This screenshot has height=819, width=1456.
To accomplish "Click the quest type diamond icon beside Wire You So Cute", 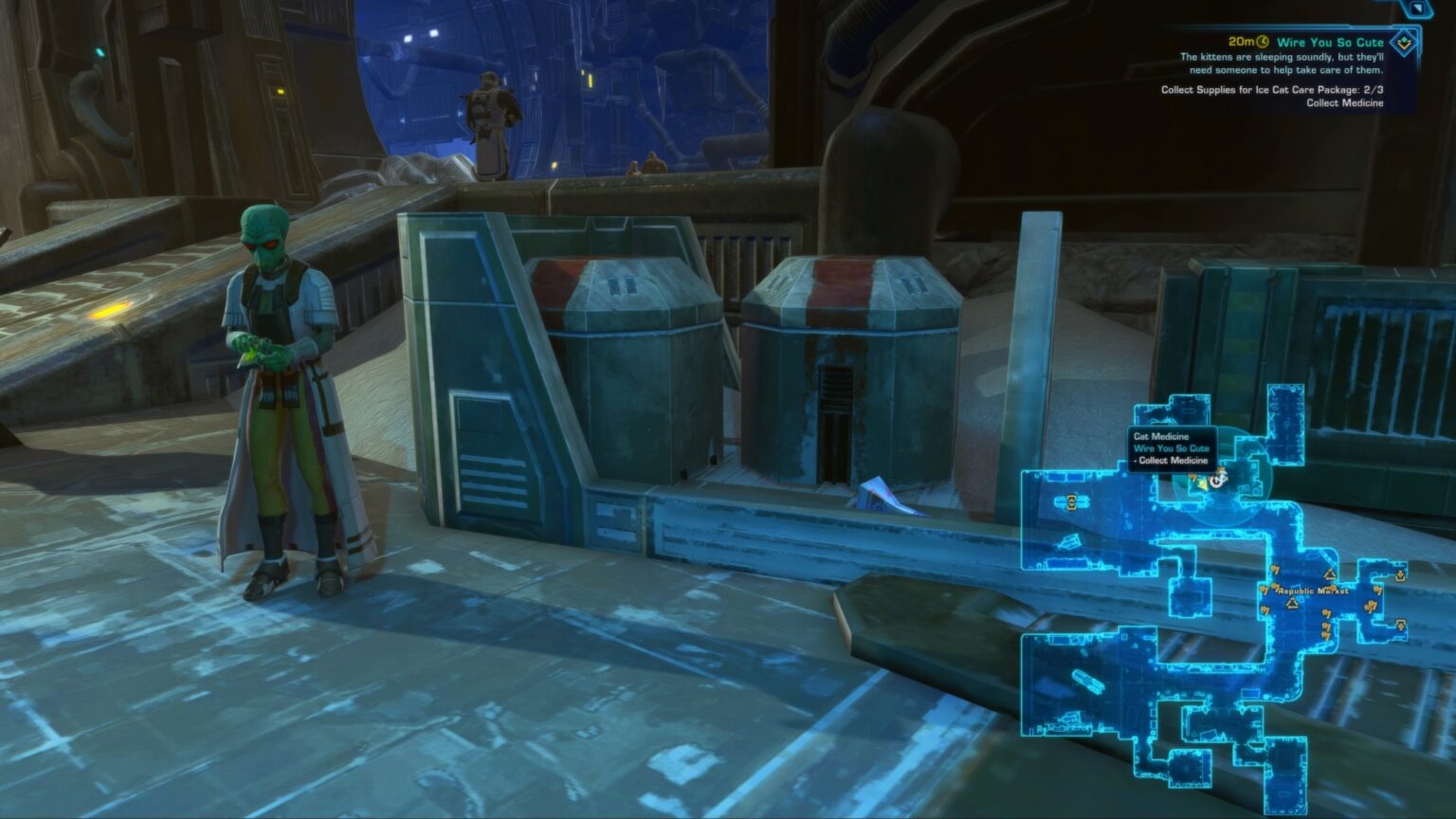I will click(x=1405, y=43).
